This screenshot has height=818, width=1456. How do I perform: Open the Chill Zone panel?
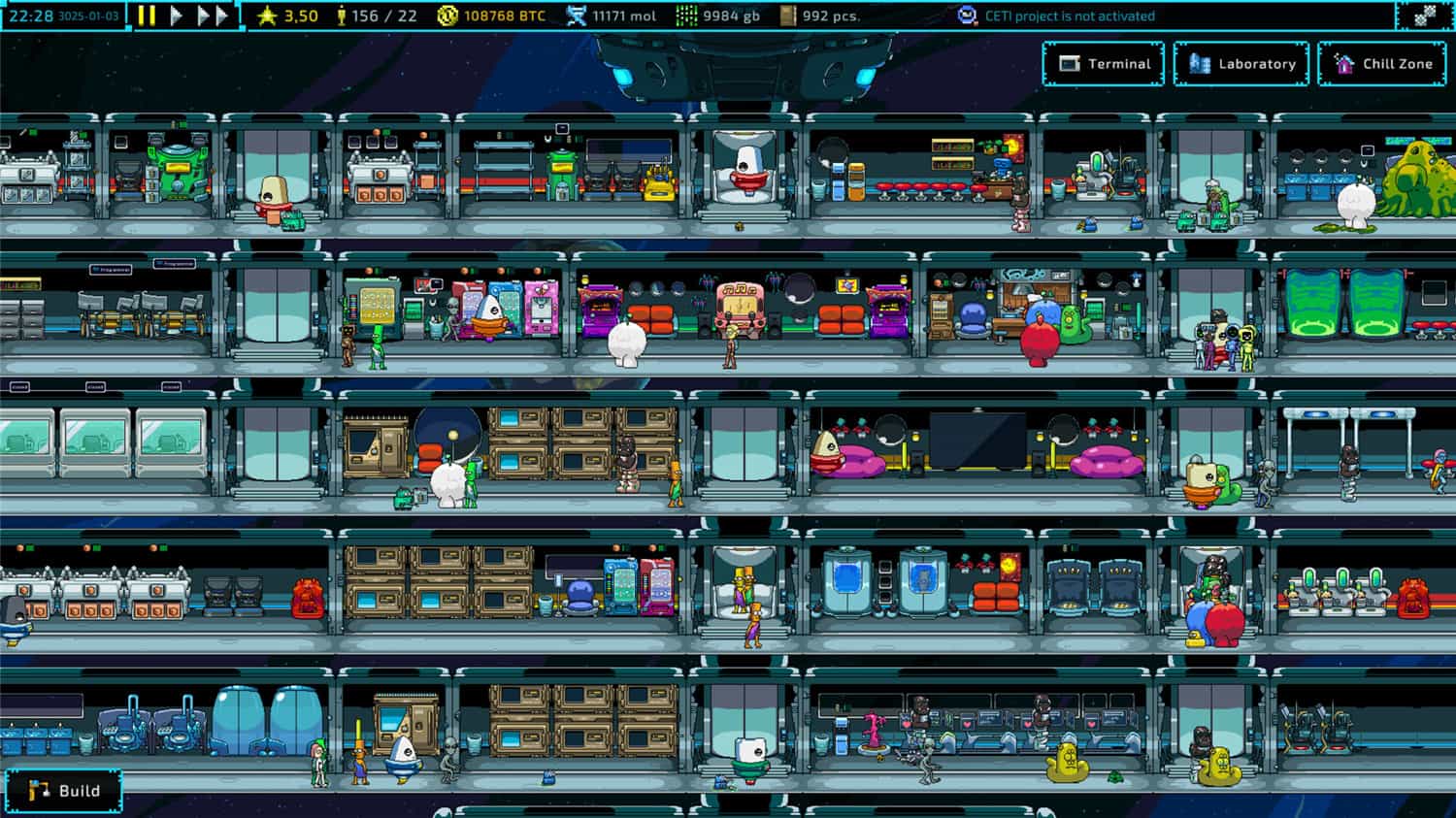point(1382,63)
